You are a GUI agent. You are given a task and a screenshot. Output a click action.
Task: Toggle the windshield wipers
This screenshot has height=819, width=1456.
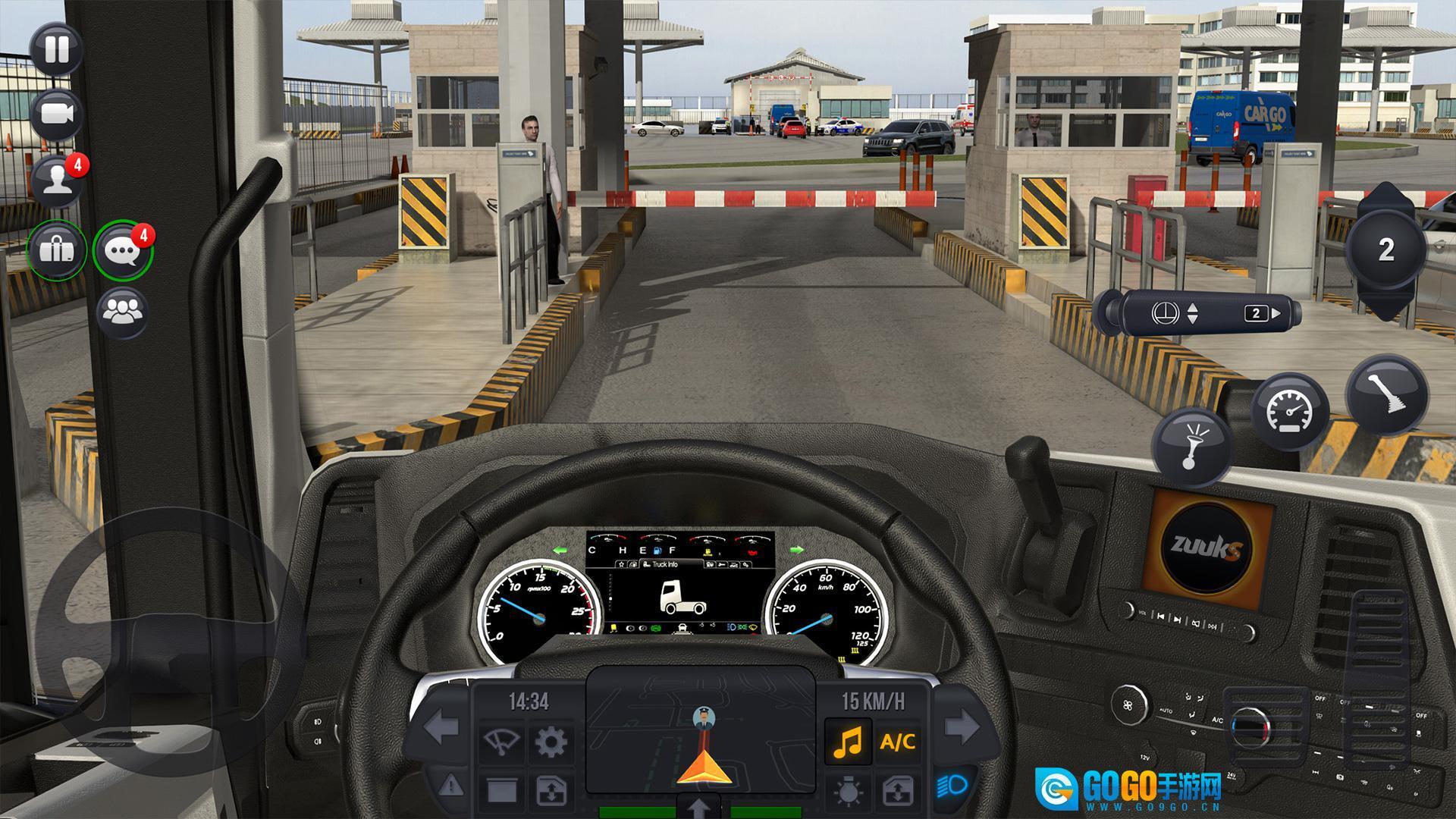click(x=501, y=741)
